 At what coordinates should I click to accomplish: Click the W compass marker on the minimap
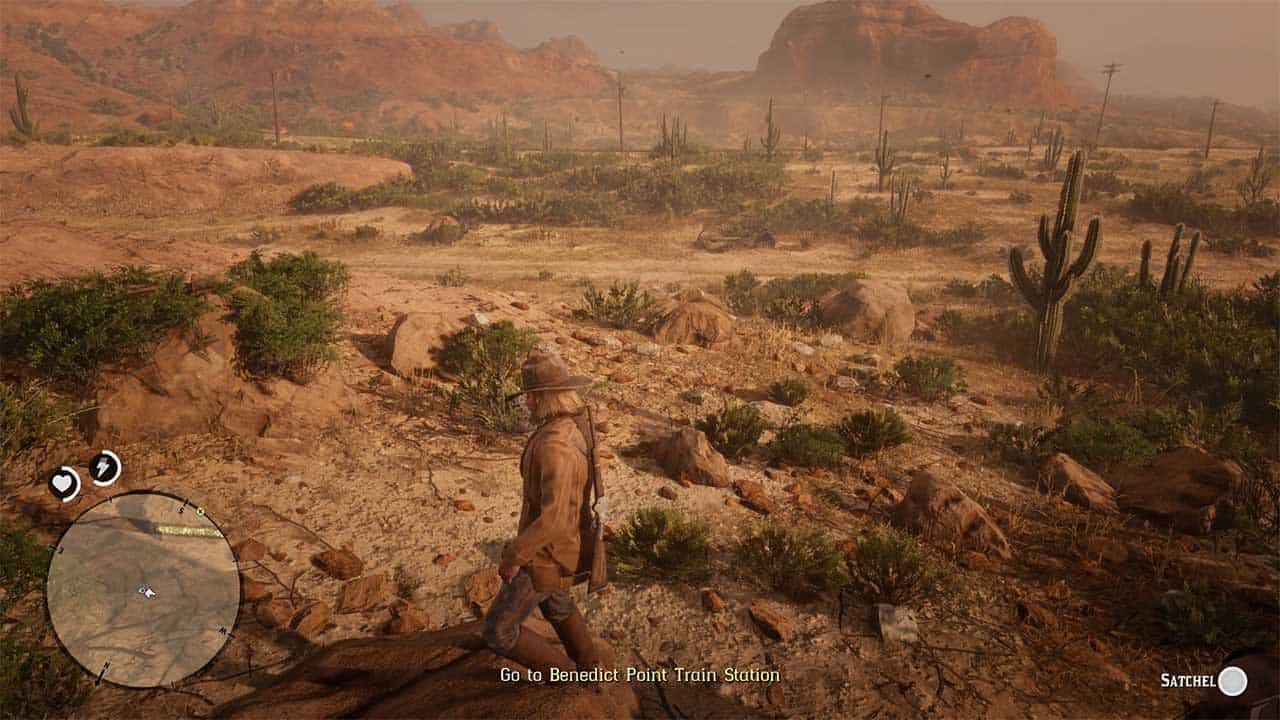coord(222,629)
